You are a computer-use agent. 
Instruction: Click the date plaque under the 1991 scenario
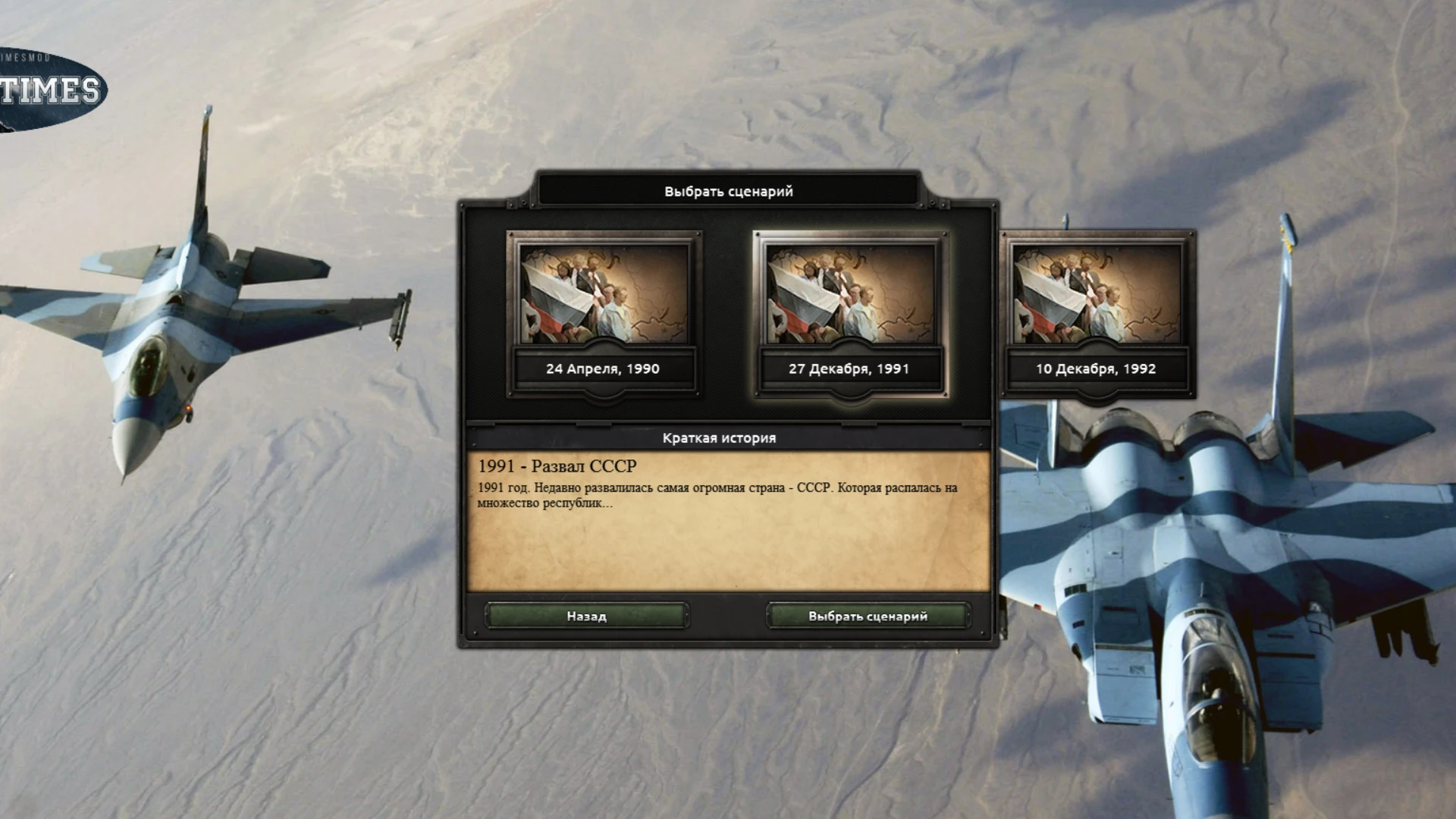tap(851, 369)
